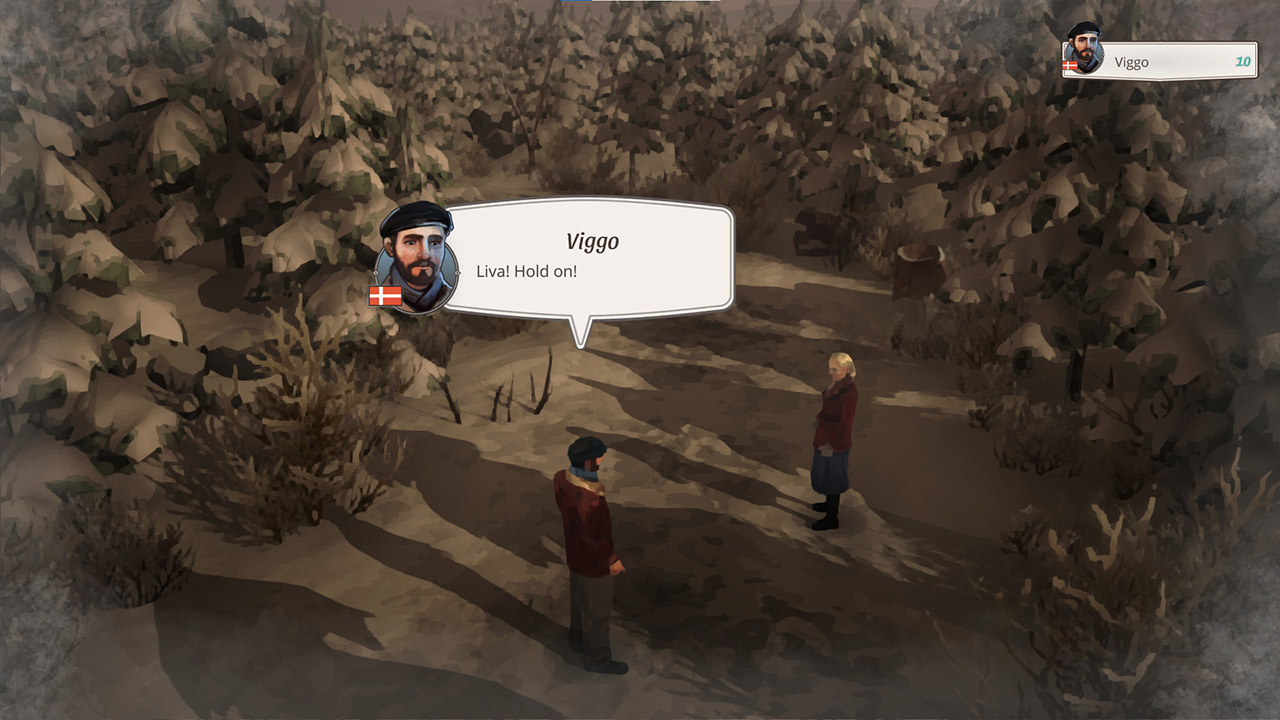Image resolution: width=1280 pixels, height=720 pixels.
Task: Click the teal relationship score icon showing 10
Action: 1241,61
